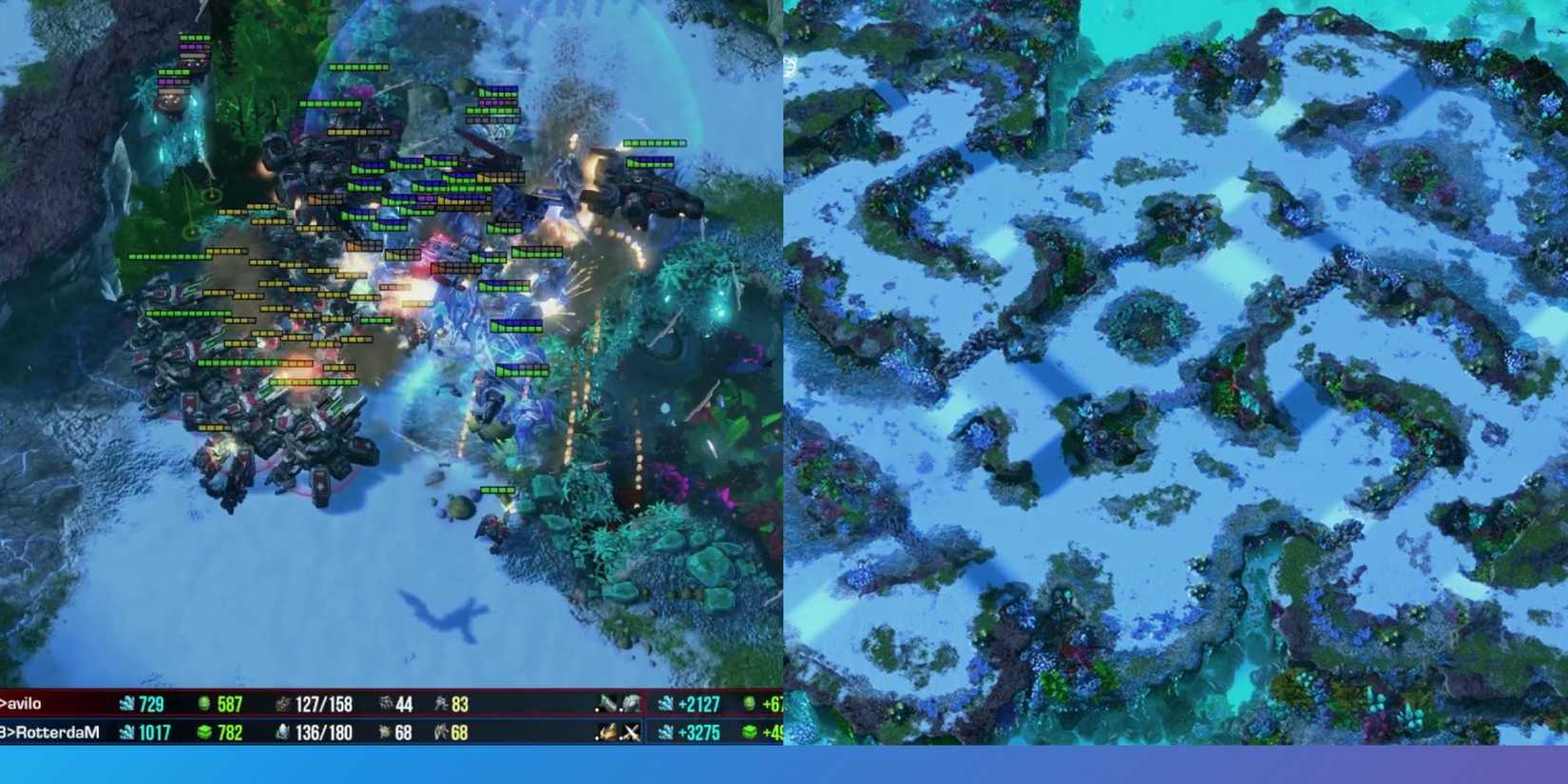Click avilo's worker count icon

pos(385,704)
